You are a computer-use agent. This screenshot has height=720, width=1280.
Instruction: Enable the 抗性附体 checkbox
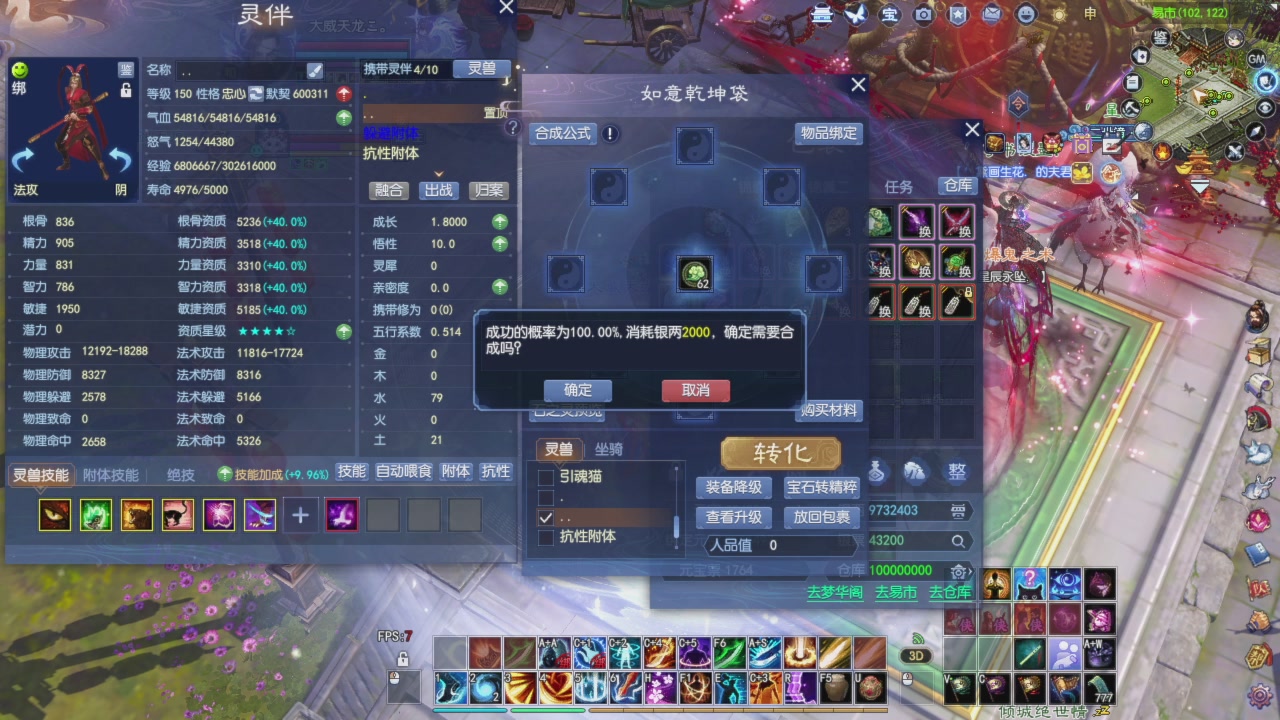(545, 537)
